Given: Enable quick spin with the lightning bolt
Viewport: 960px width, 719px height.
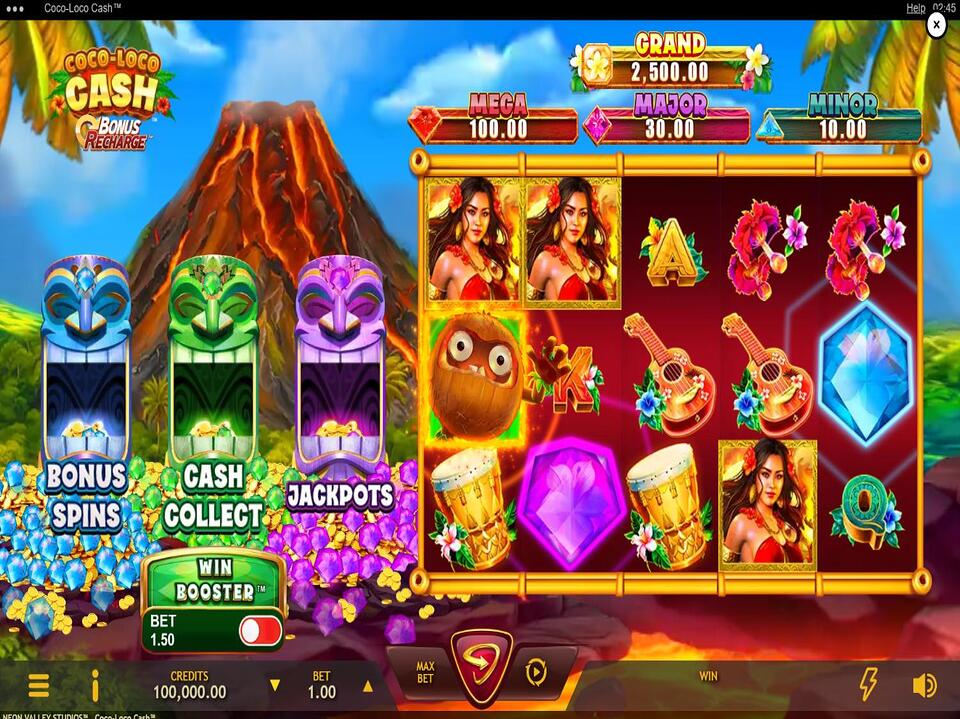Looking at the screenshot, I should pyautogui.click(x=868, y=685).
